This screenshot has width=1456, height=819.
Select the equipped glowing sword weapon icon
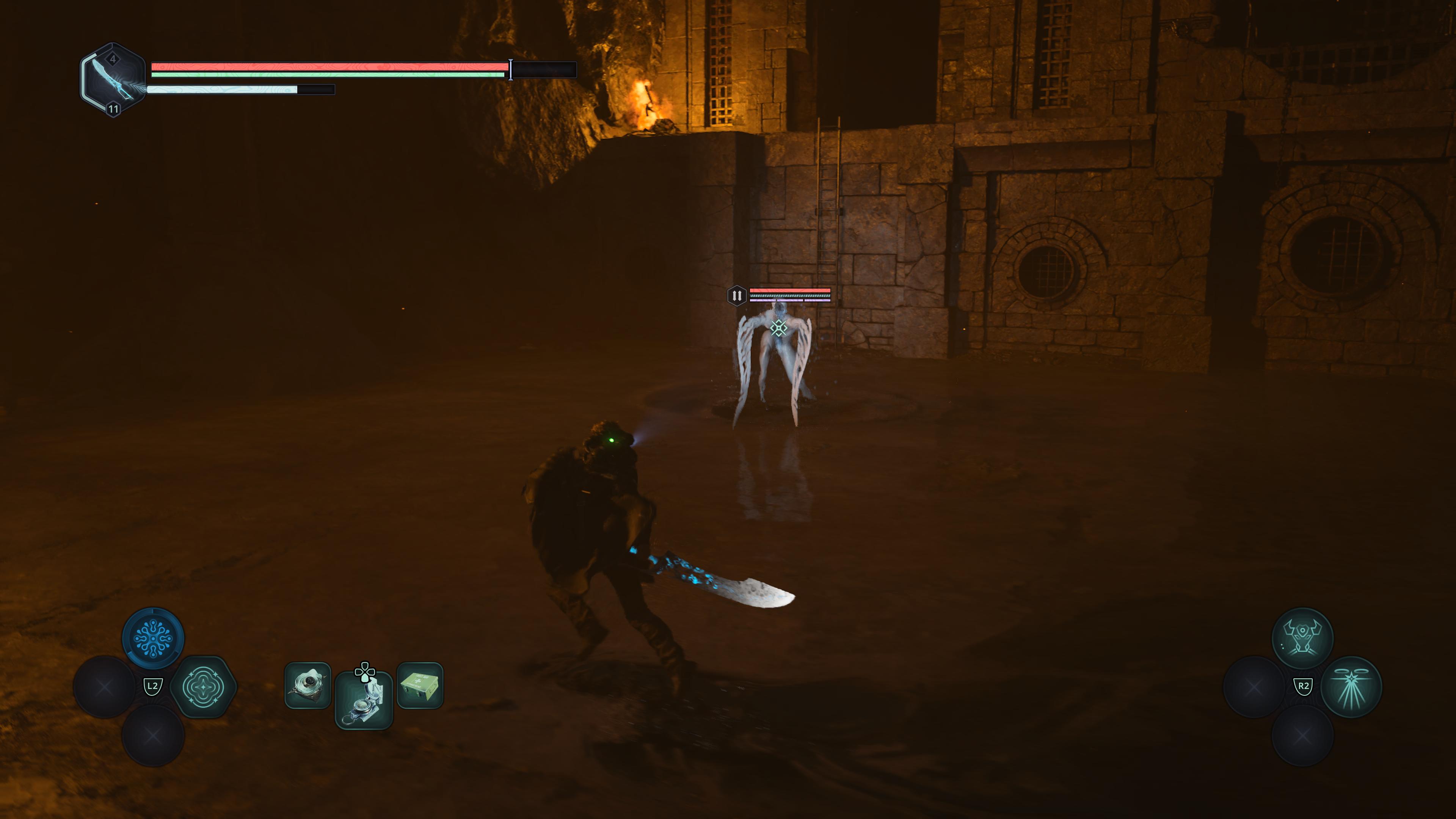pos(113,80)
